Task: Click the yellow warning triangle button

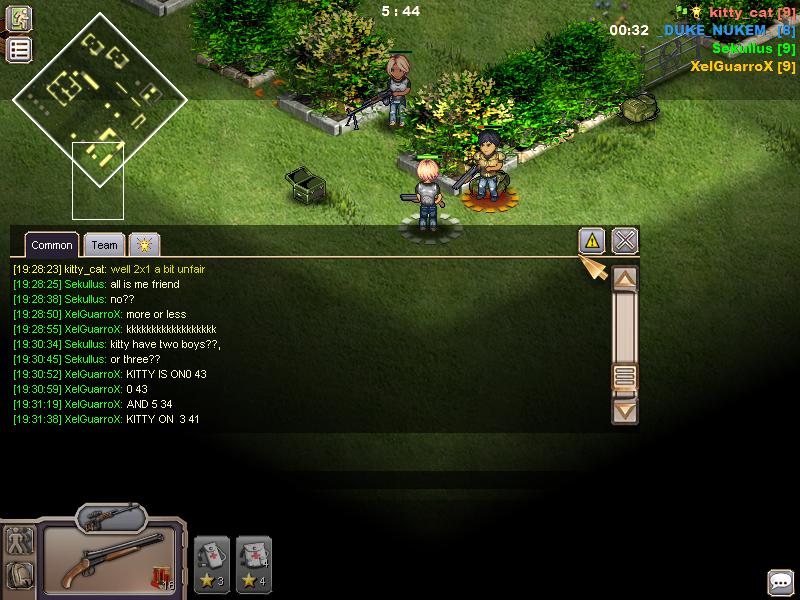Action: point(592,241)
